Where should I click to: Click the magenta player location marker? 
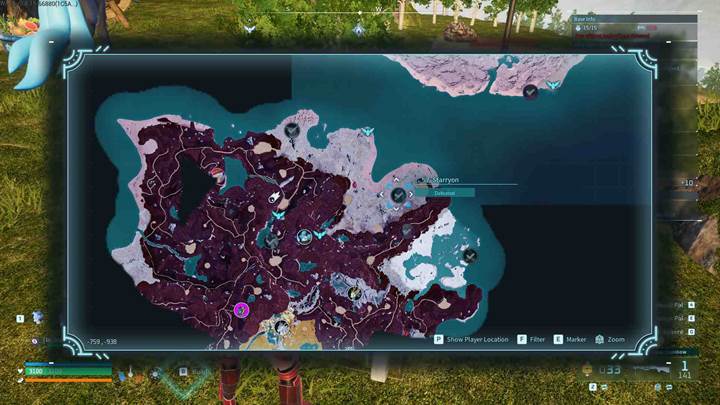pos(241,310)
